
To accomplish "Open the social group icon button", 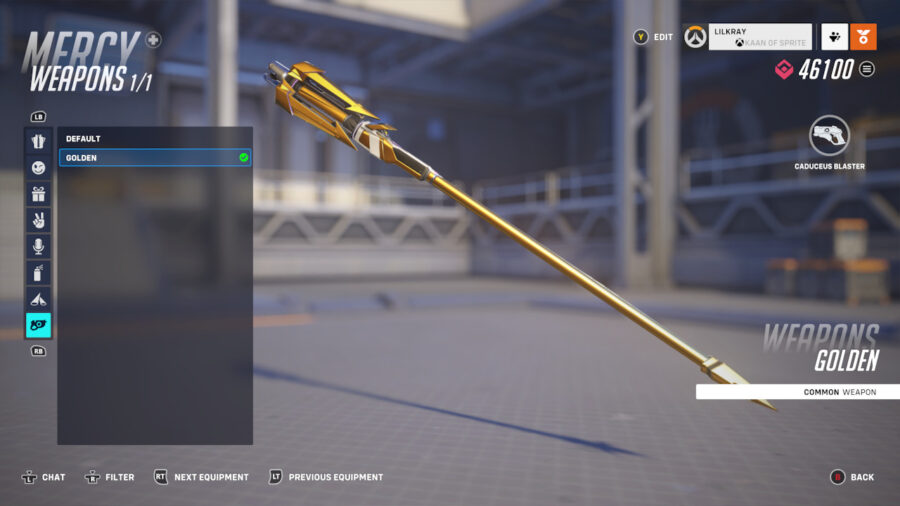I will pyautogui.click(x=833, y=37).
